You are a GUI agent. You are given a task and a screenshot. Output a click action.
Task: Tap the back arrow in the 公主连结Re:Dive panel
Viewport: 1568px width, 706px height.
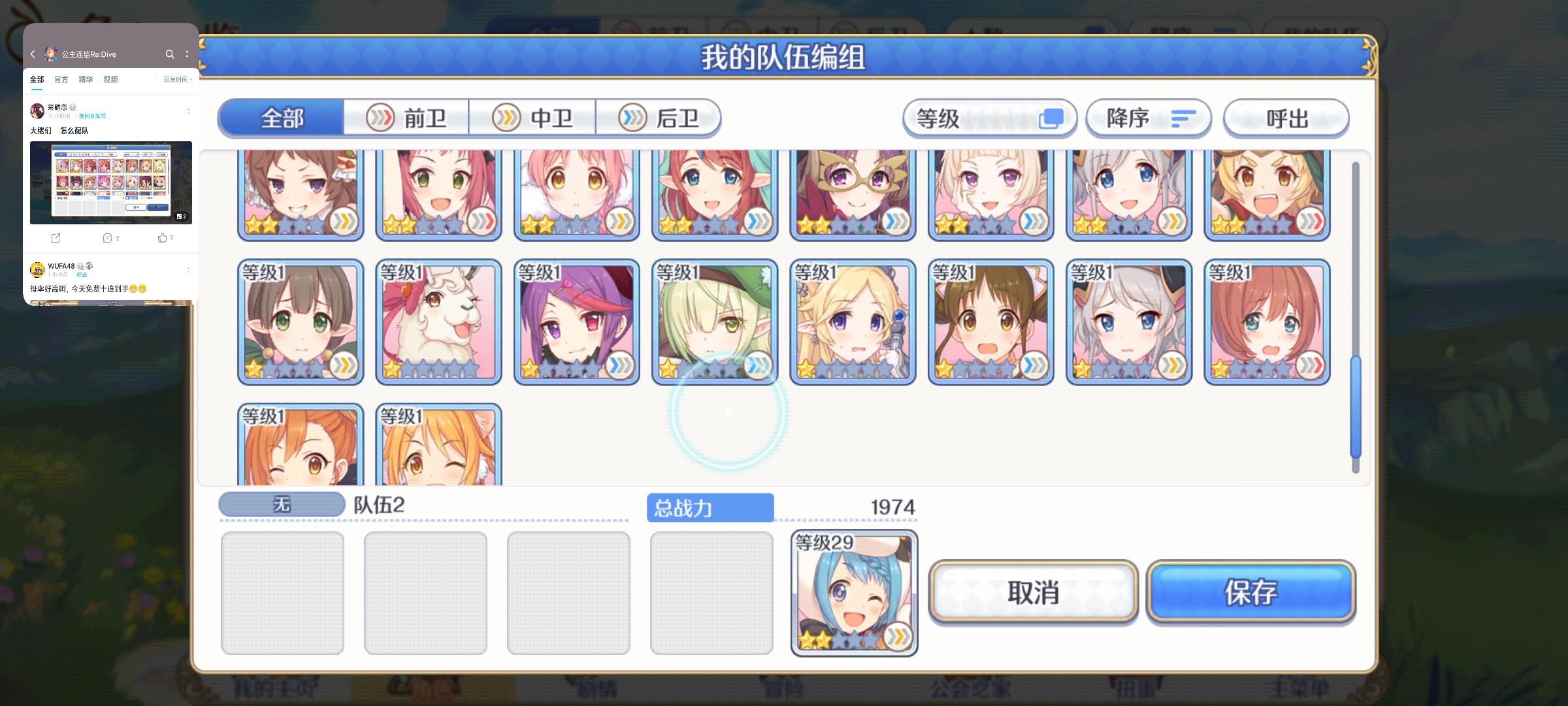click(33, 54)
